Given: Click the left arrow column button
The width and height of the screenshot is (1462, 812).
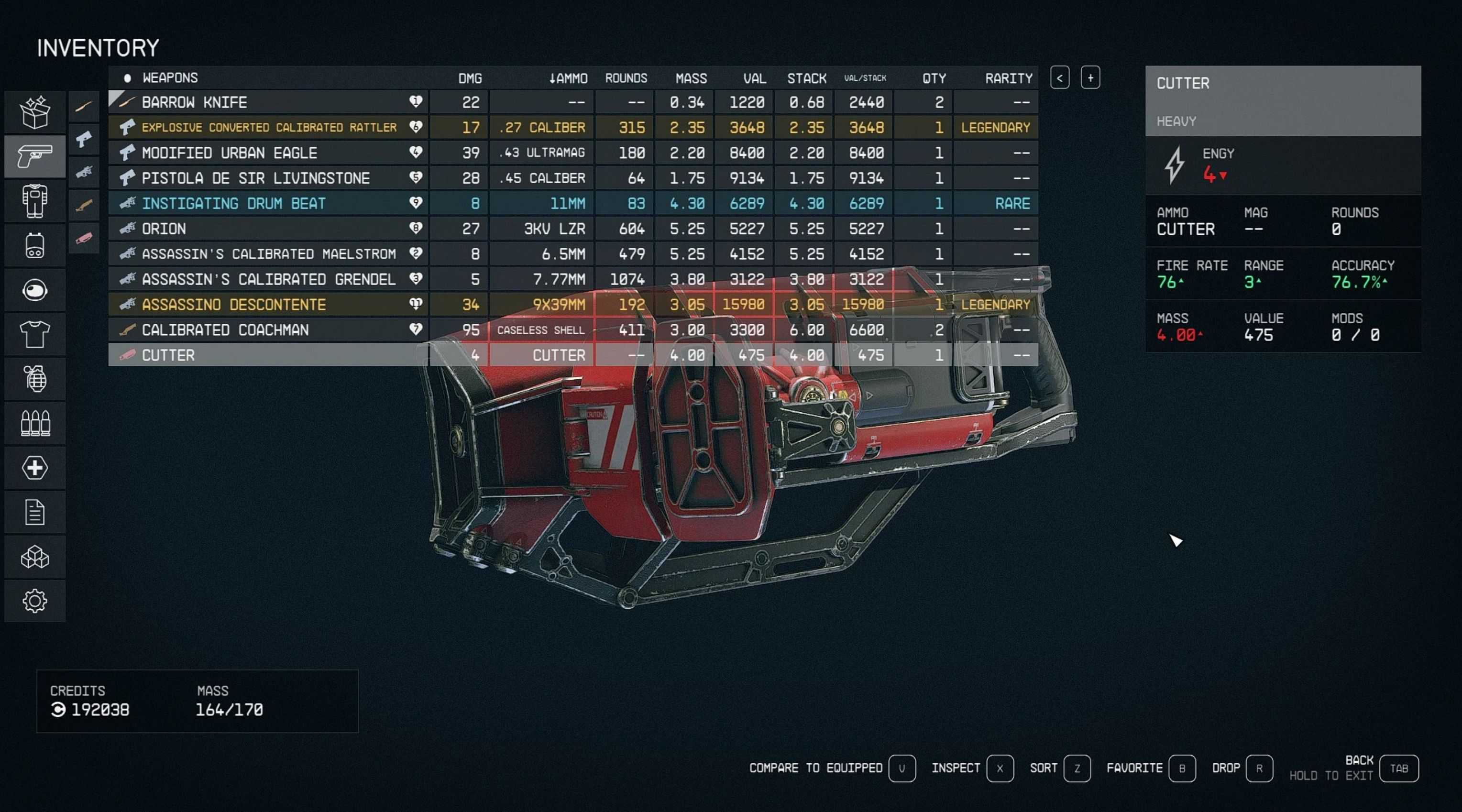Looking at the screenshot, I should pos(1060,78).
